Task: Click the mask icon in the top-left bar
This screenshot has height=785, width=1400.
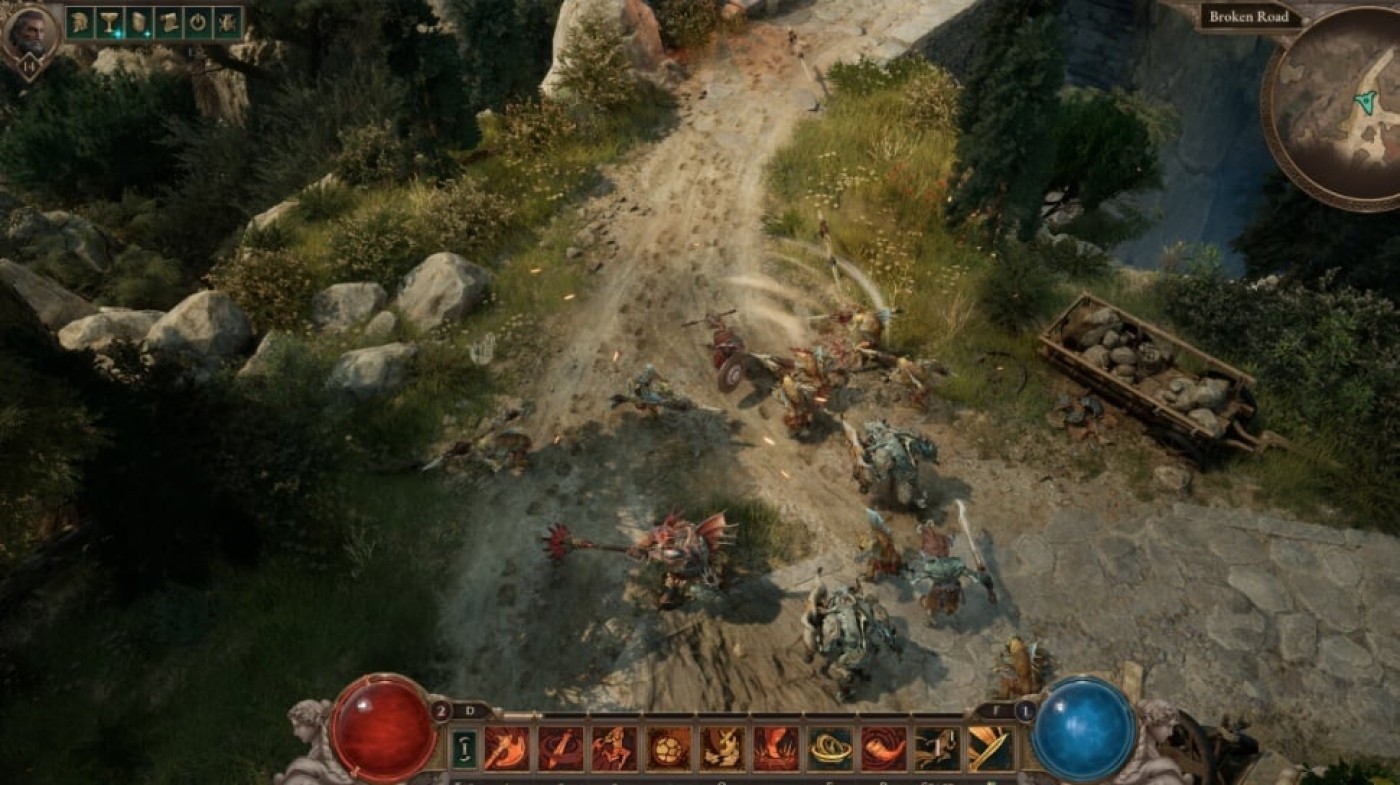Action: click(x=139, y=22)
